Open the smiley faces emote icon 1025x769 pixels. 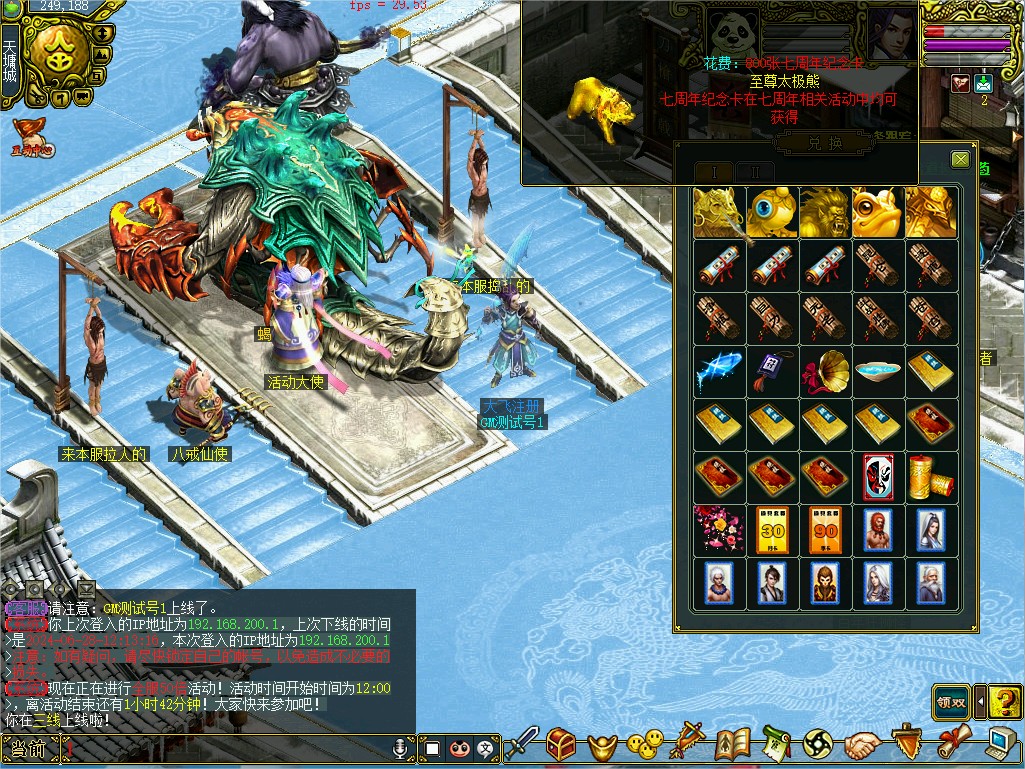645,744
